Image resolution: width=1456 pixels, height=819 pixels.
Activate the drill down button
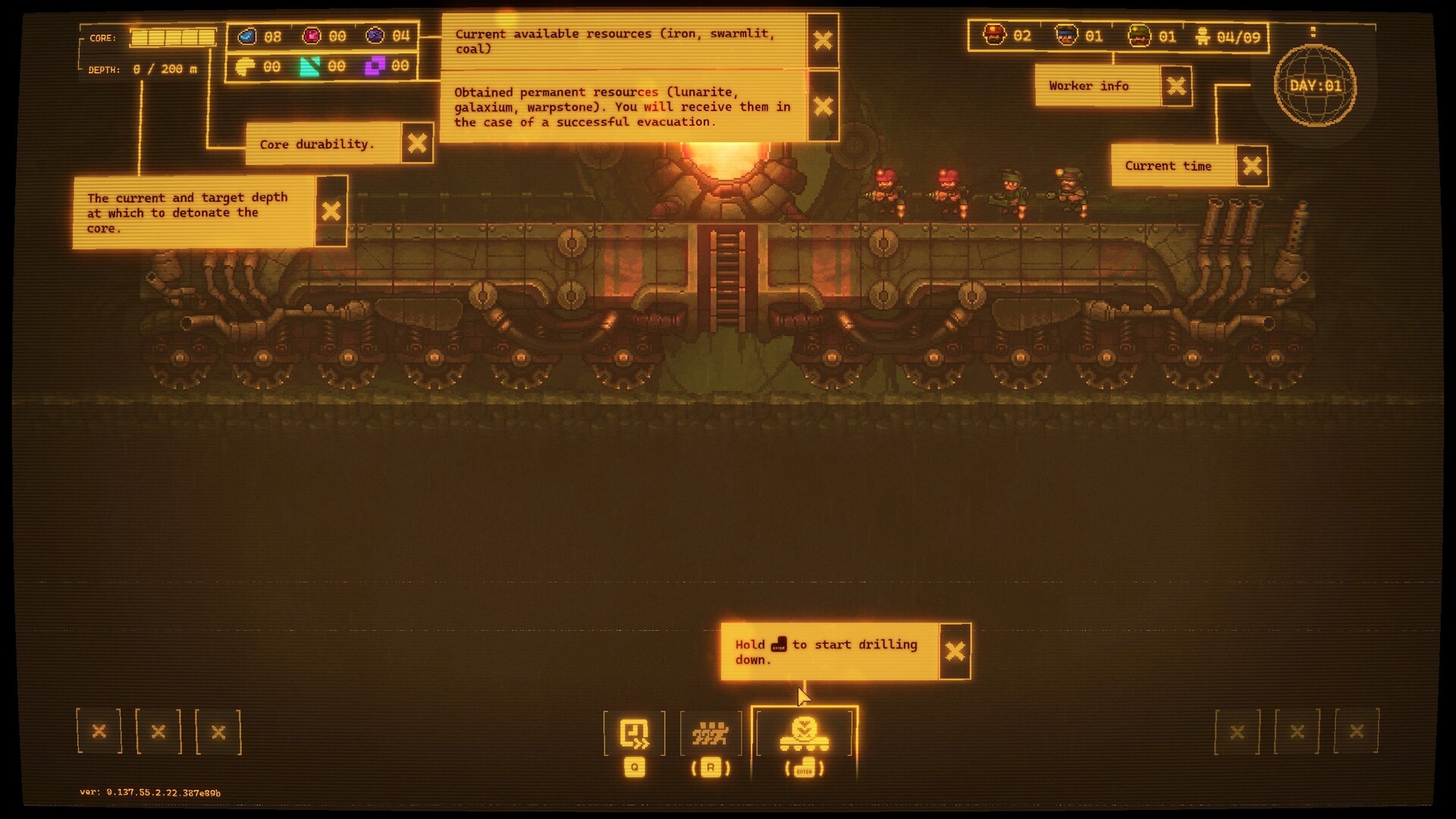tap(805, 734)
